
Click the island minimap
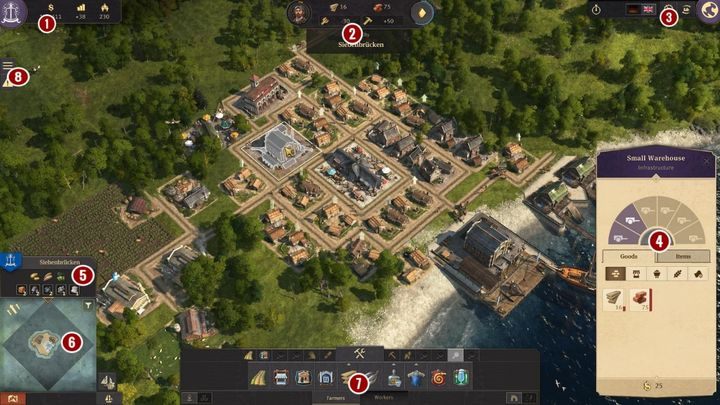tap(48, 340)
